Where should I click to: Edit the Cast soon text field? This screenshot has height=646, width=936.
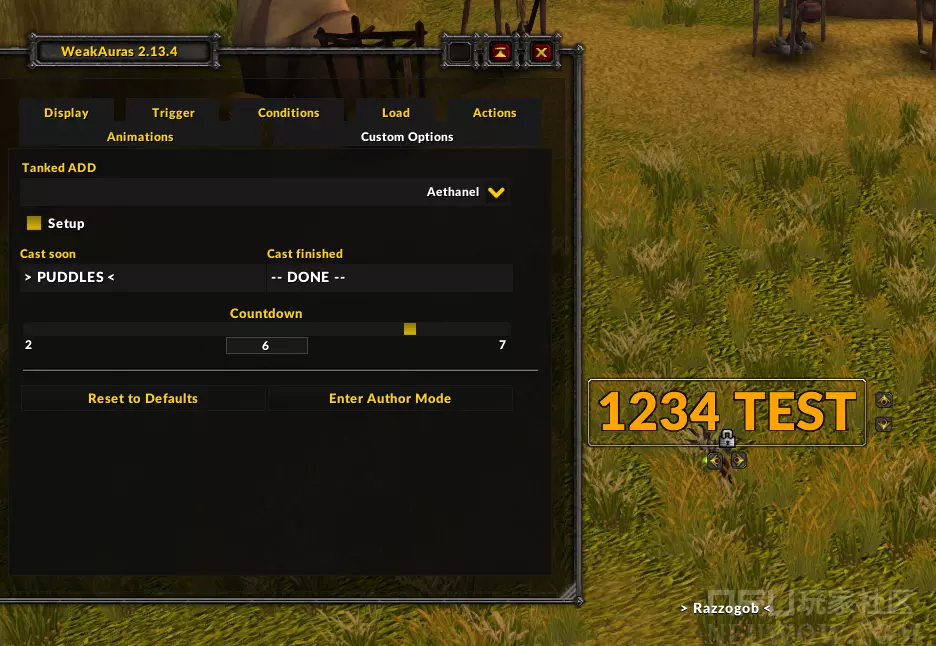click(x=140, y=277)
